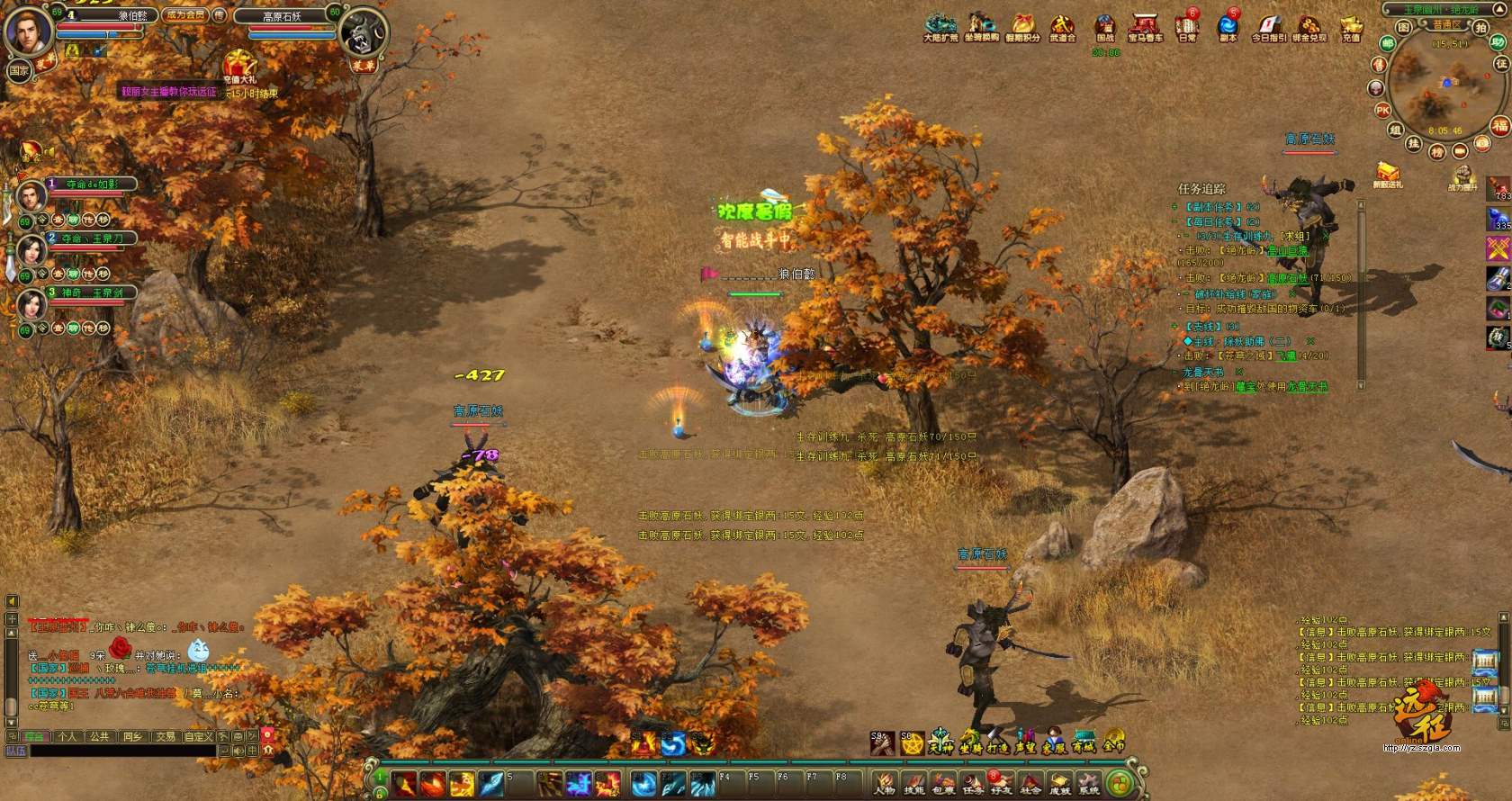Switch chat to the 交易 trade tab
The height and width of the screenshot is (801, 1512).
166,736
